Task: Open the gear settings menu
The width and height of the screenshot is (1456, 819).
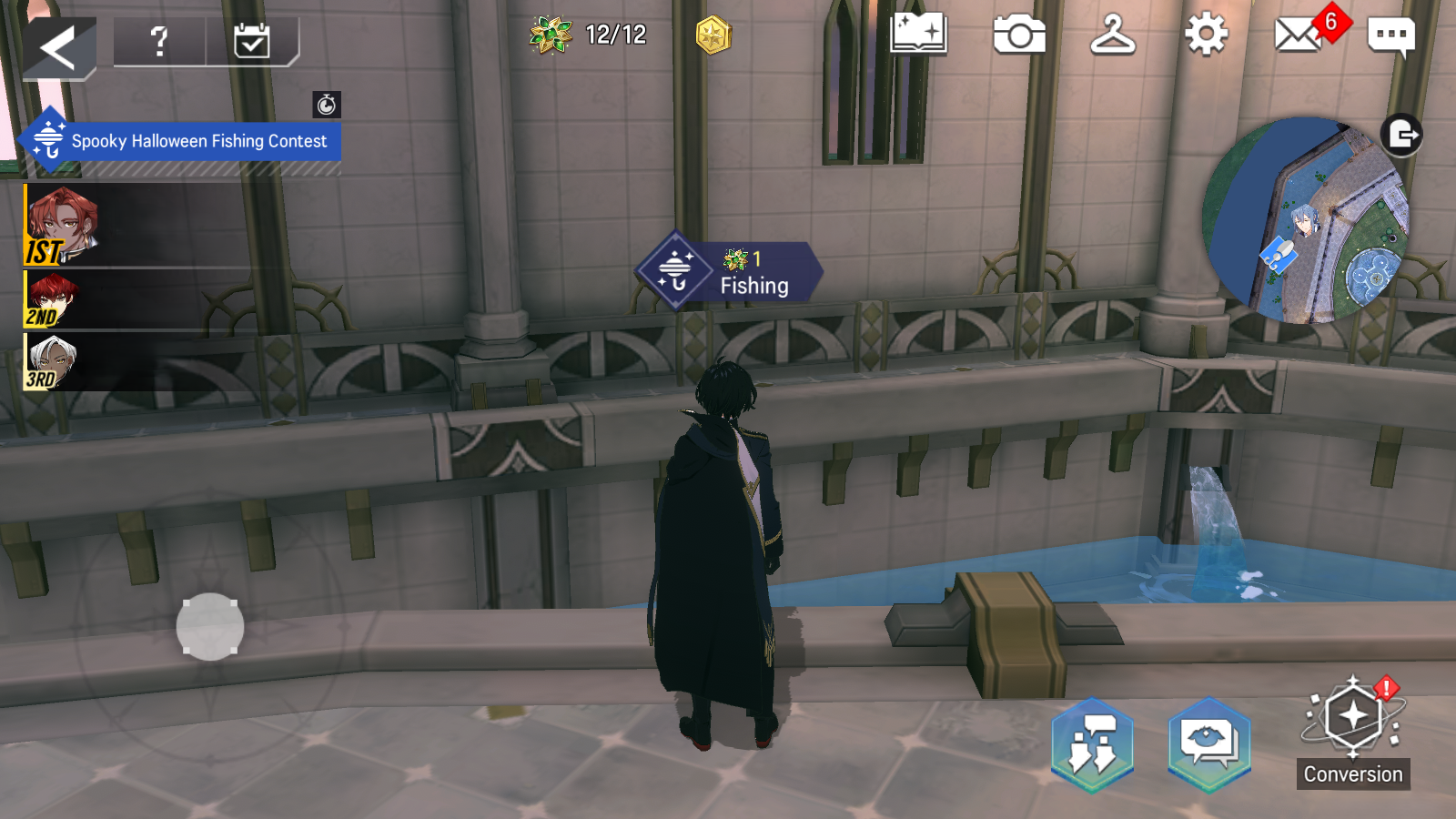Action: 1207,35
